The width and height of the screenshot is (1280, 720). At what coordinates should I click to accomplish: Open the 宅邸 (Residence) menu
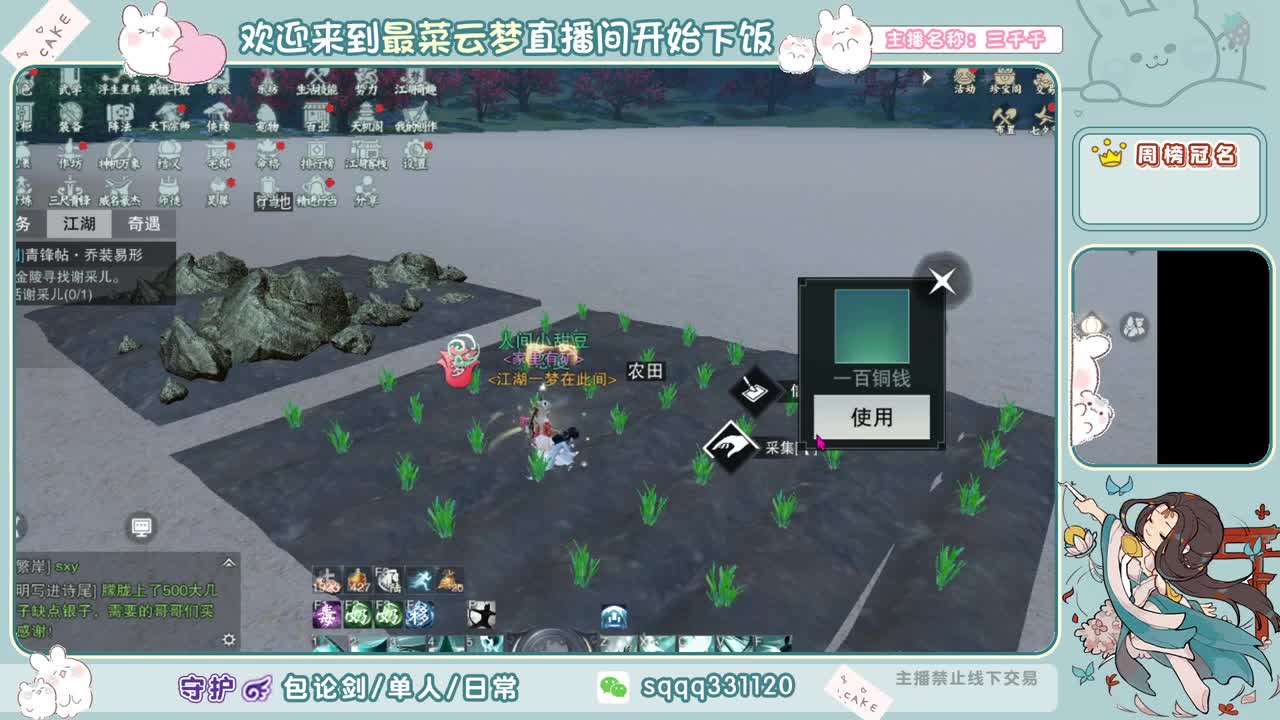[x=216, y=152]
